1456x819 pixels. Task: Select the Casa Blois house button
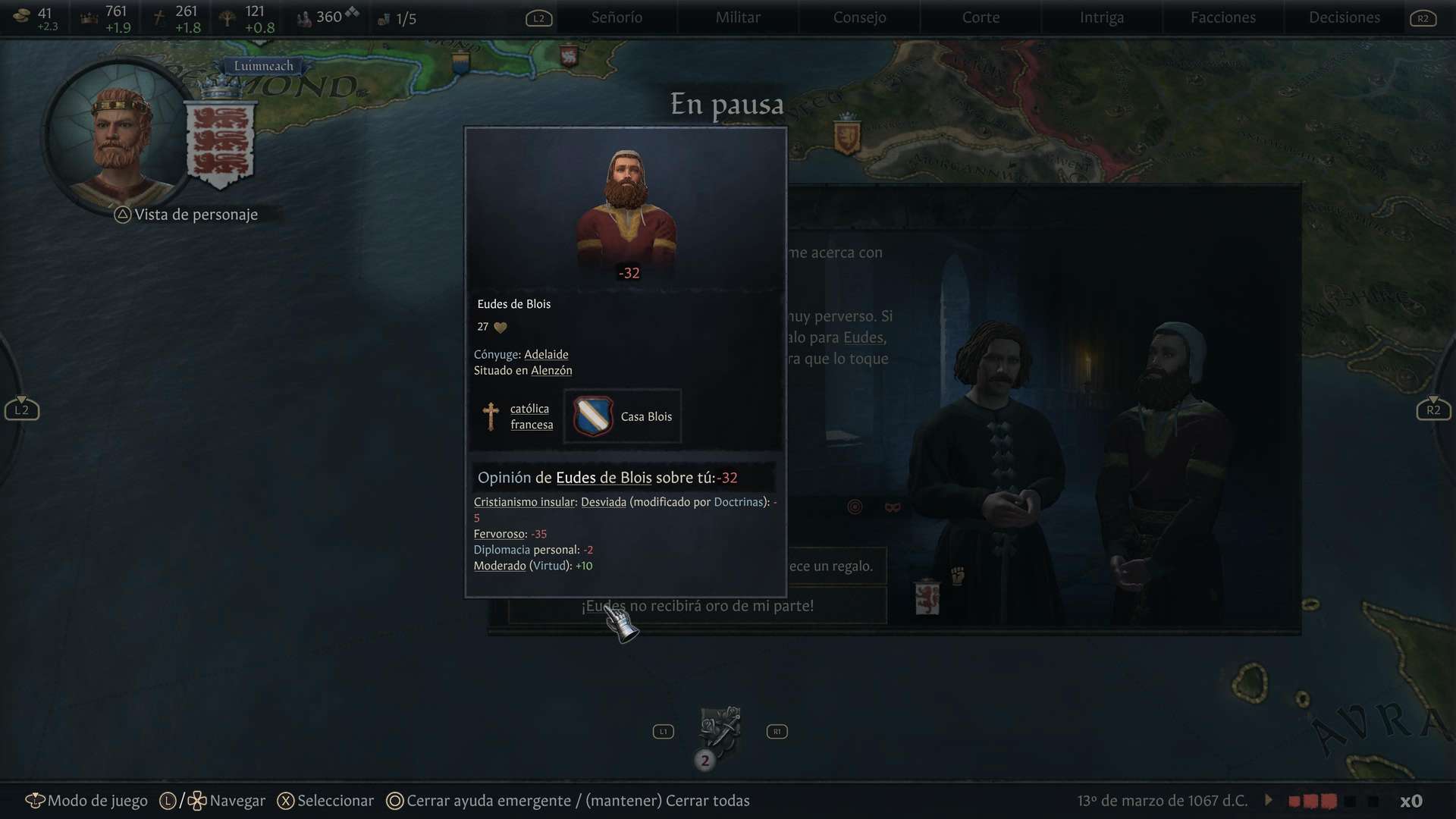click(x=623, y=416)
